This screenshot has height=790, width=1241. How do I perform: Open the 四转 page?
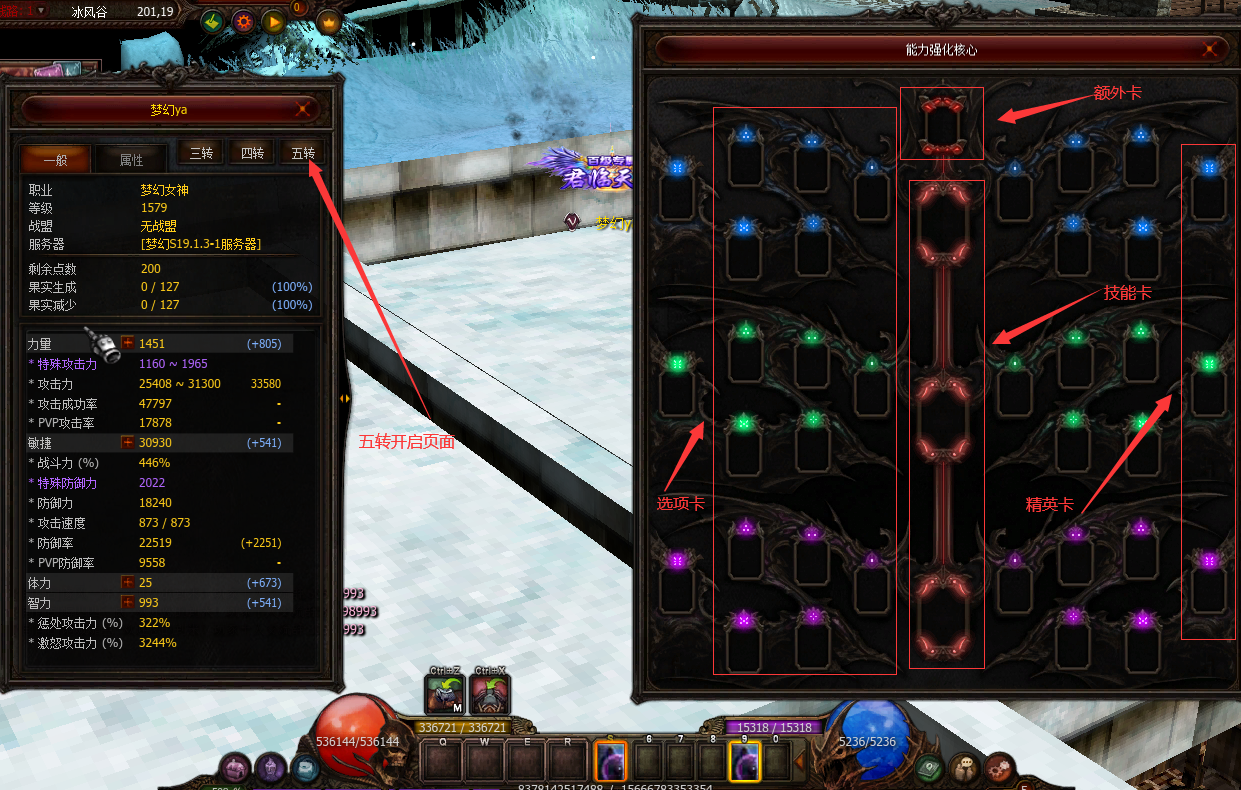coord(252,153)
